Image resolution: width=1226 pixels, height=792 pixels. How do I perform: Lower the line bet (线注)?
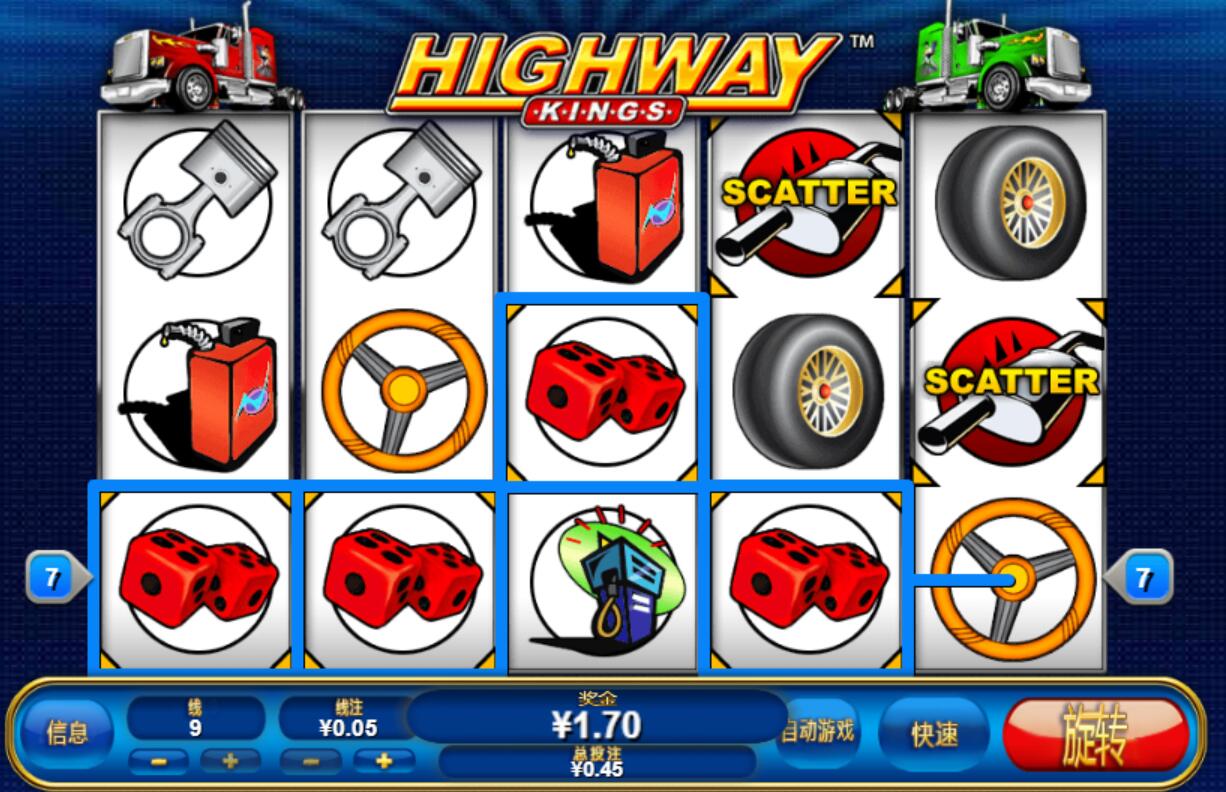pos(311,761)
